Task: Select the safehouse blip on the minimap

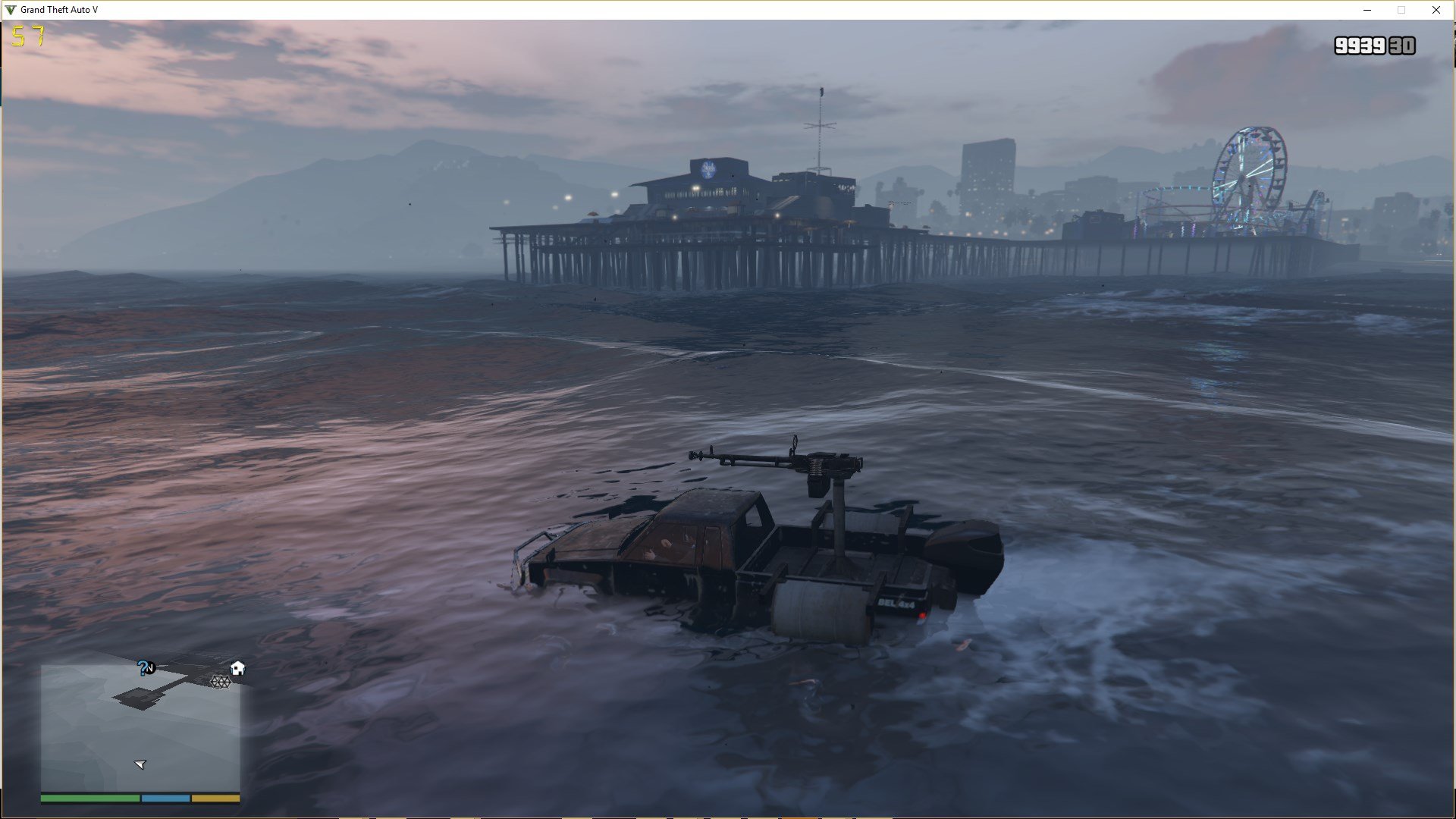Action: point(237,668)
